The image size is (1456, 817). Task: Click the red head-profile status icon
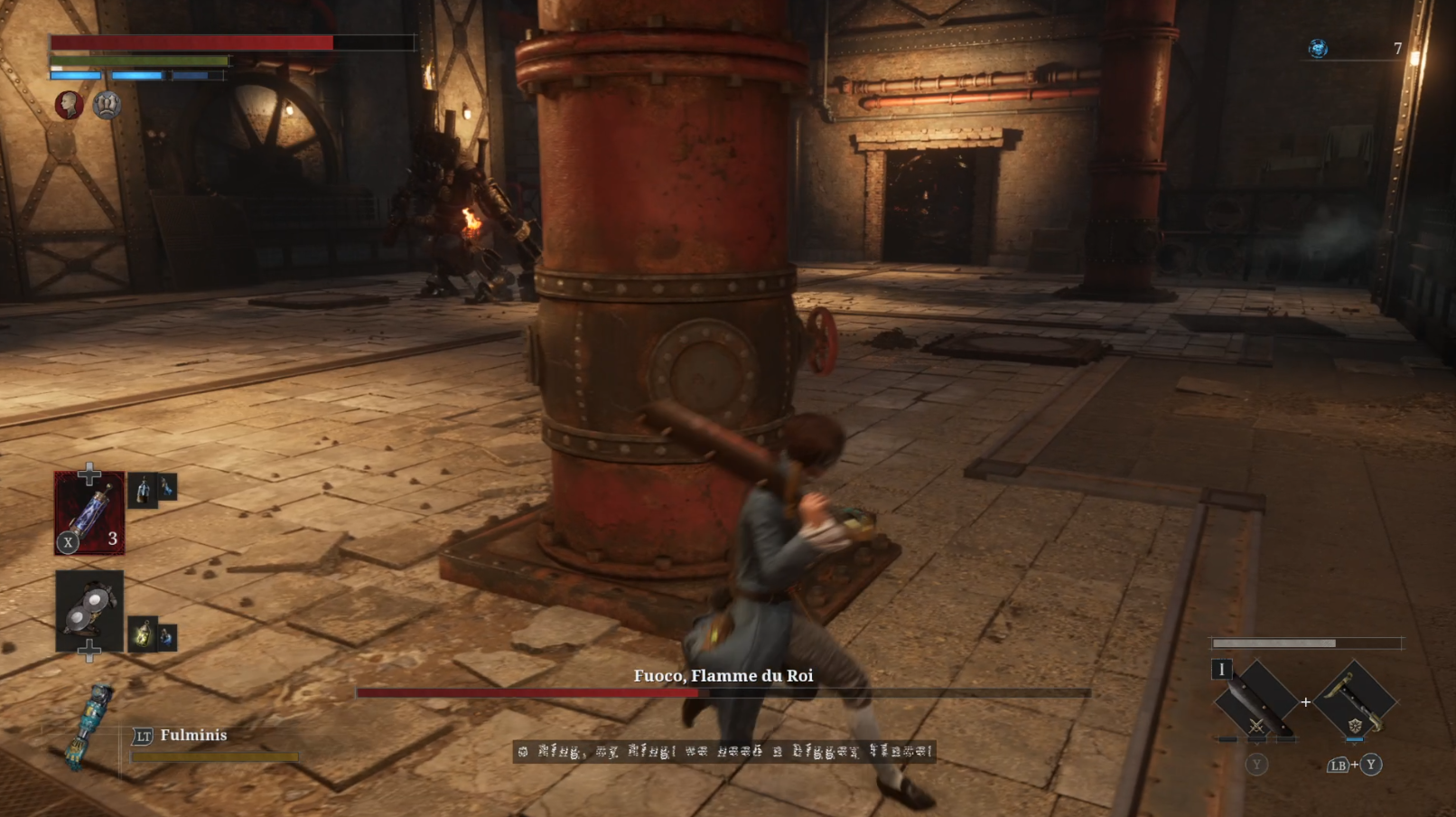[69, 106]
